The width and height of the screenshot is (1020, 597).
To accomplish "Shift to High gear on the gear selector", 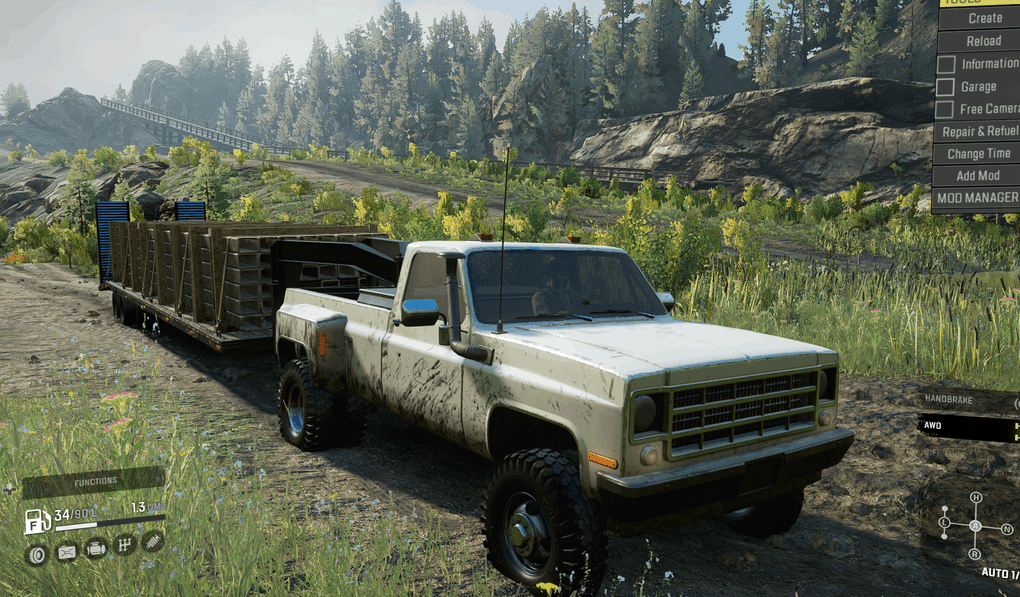I will 975,498.
